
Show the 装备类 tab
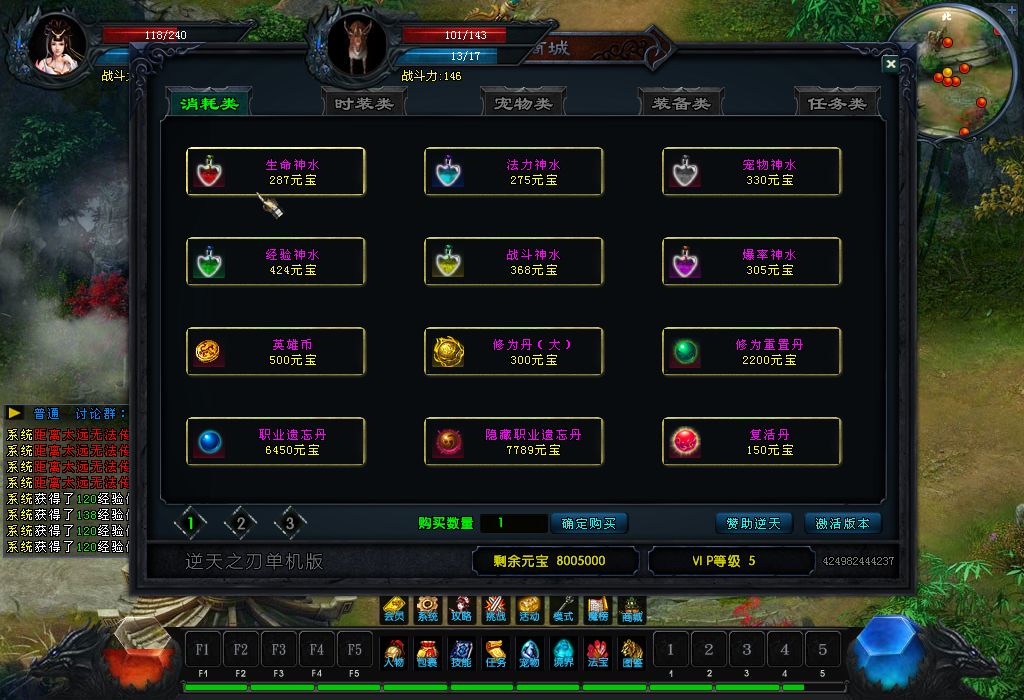[680, 103]
